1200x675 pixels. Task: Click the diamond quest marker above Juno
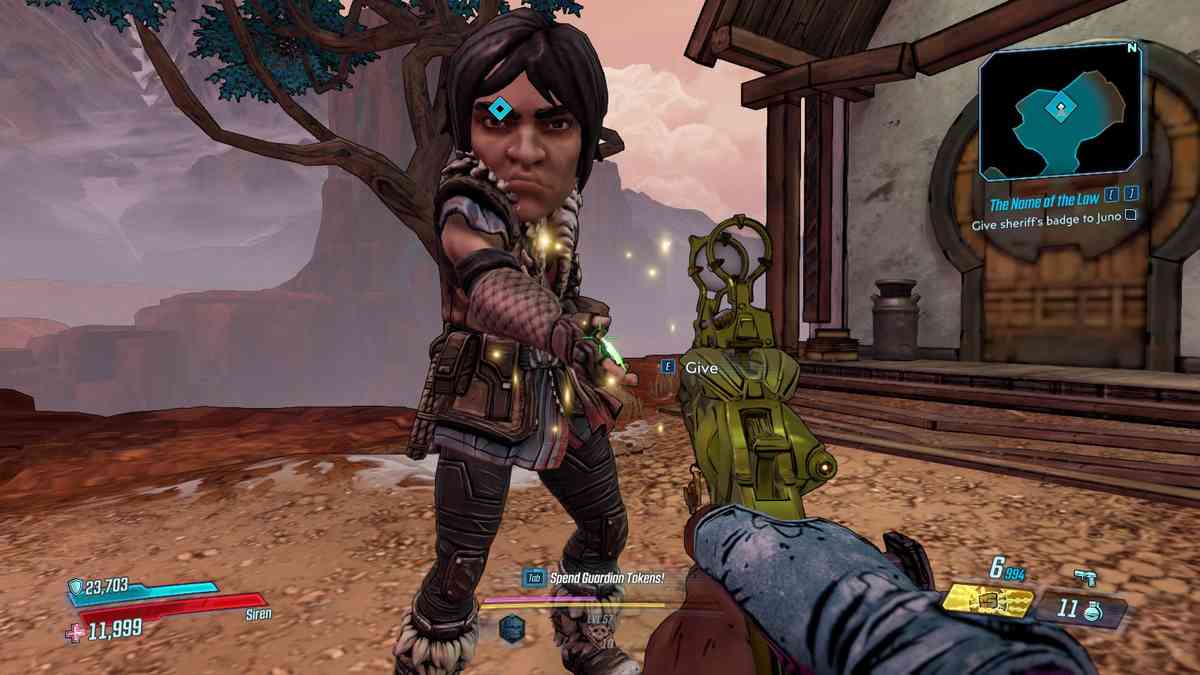497,108
